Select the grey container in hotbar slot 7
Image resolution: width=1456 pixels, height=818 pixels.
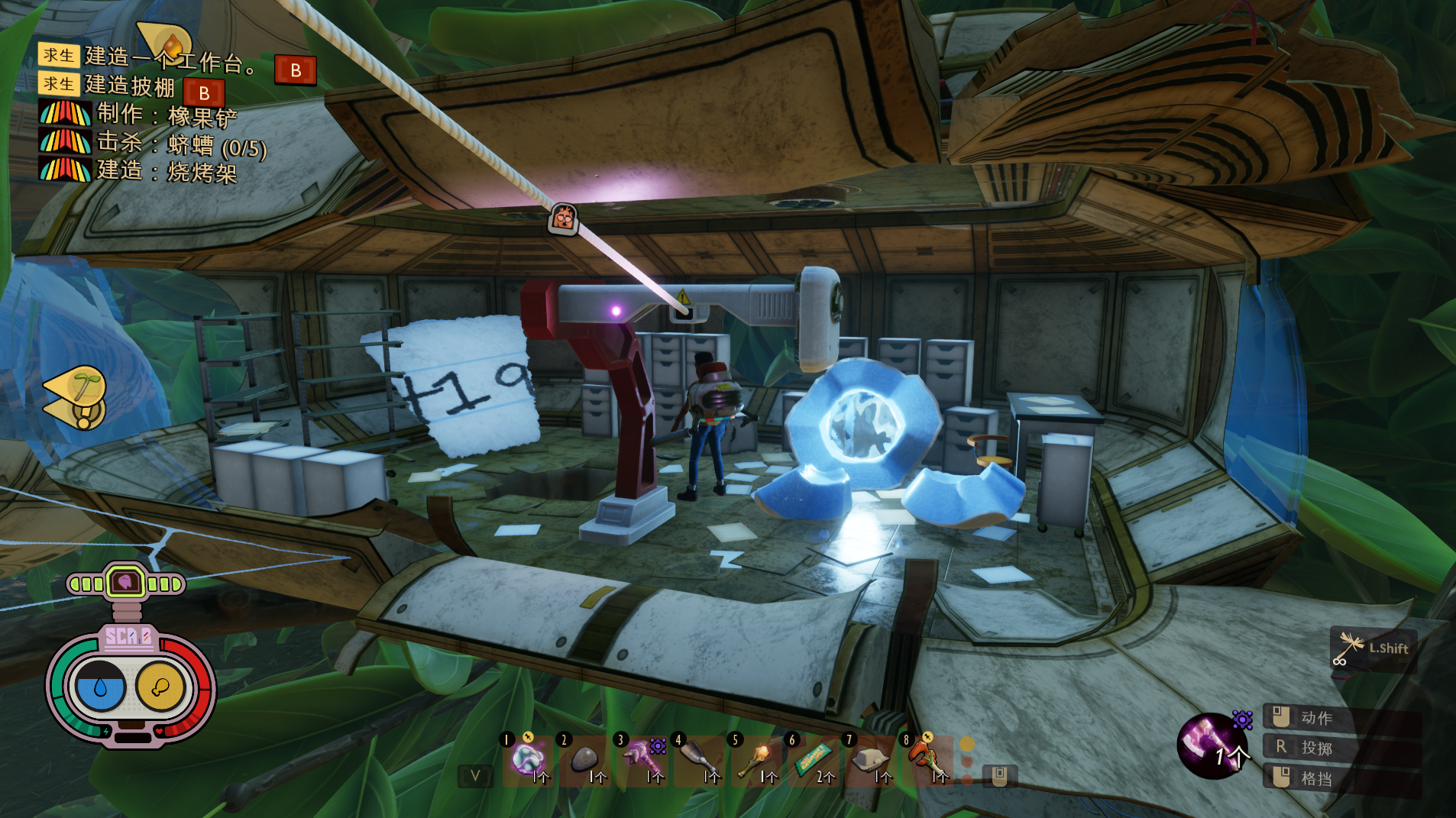point(869,759)
